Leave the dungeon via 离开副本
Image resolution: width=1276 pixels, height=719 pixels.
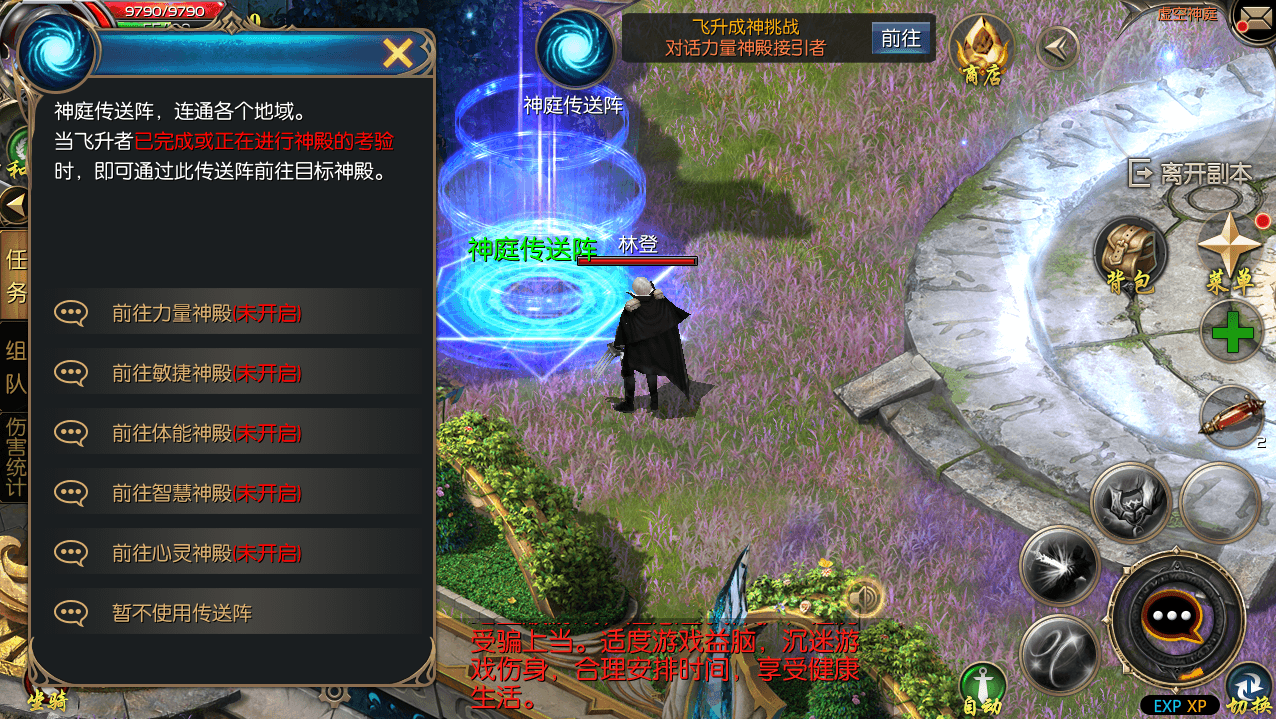coord(1190,174)
